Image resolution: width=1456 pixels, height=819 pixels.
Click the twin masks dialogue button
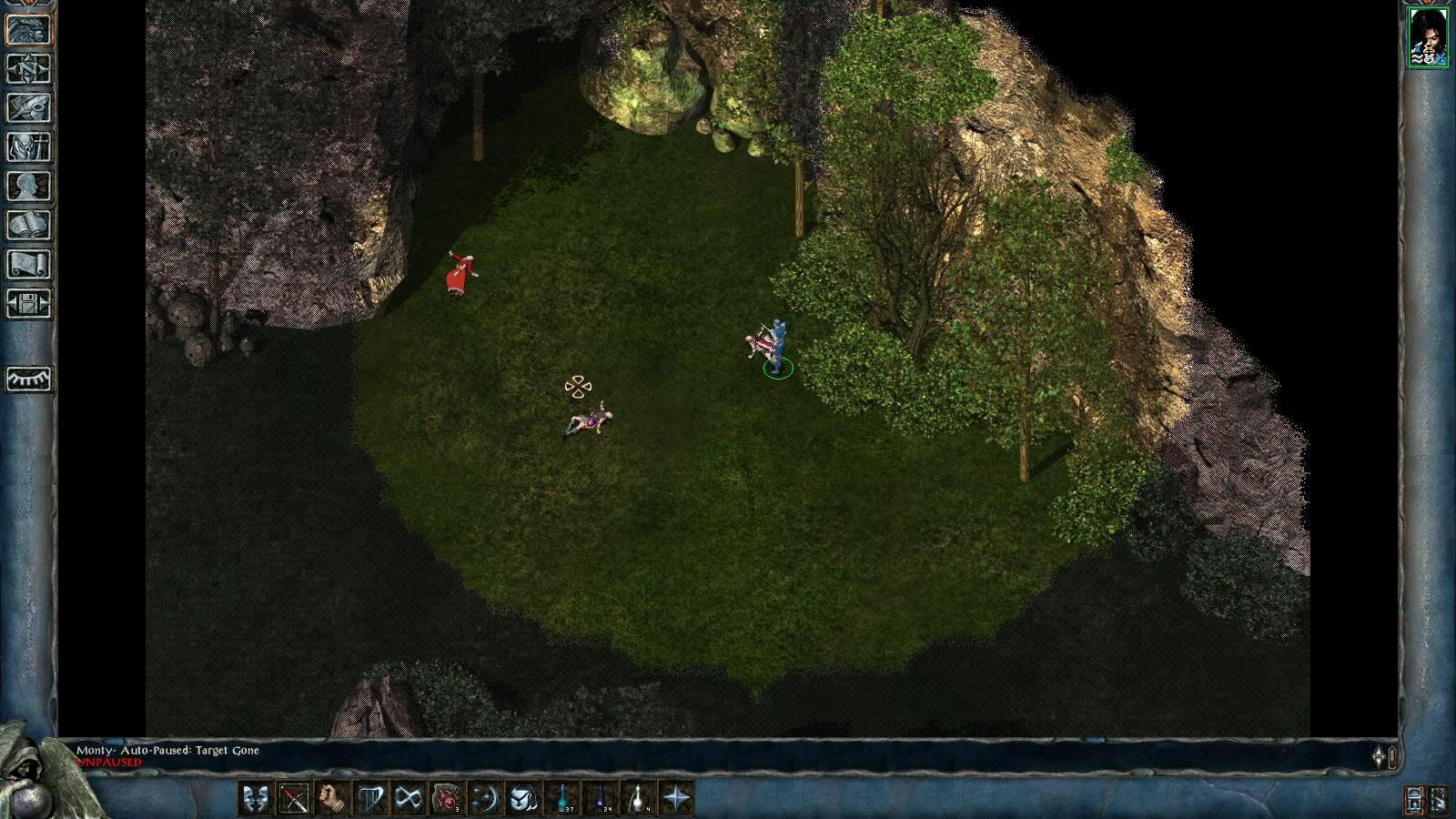[x=256, y=798]
